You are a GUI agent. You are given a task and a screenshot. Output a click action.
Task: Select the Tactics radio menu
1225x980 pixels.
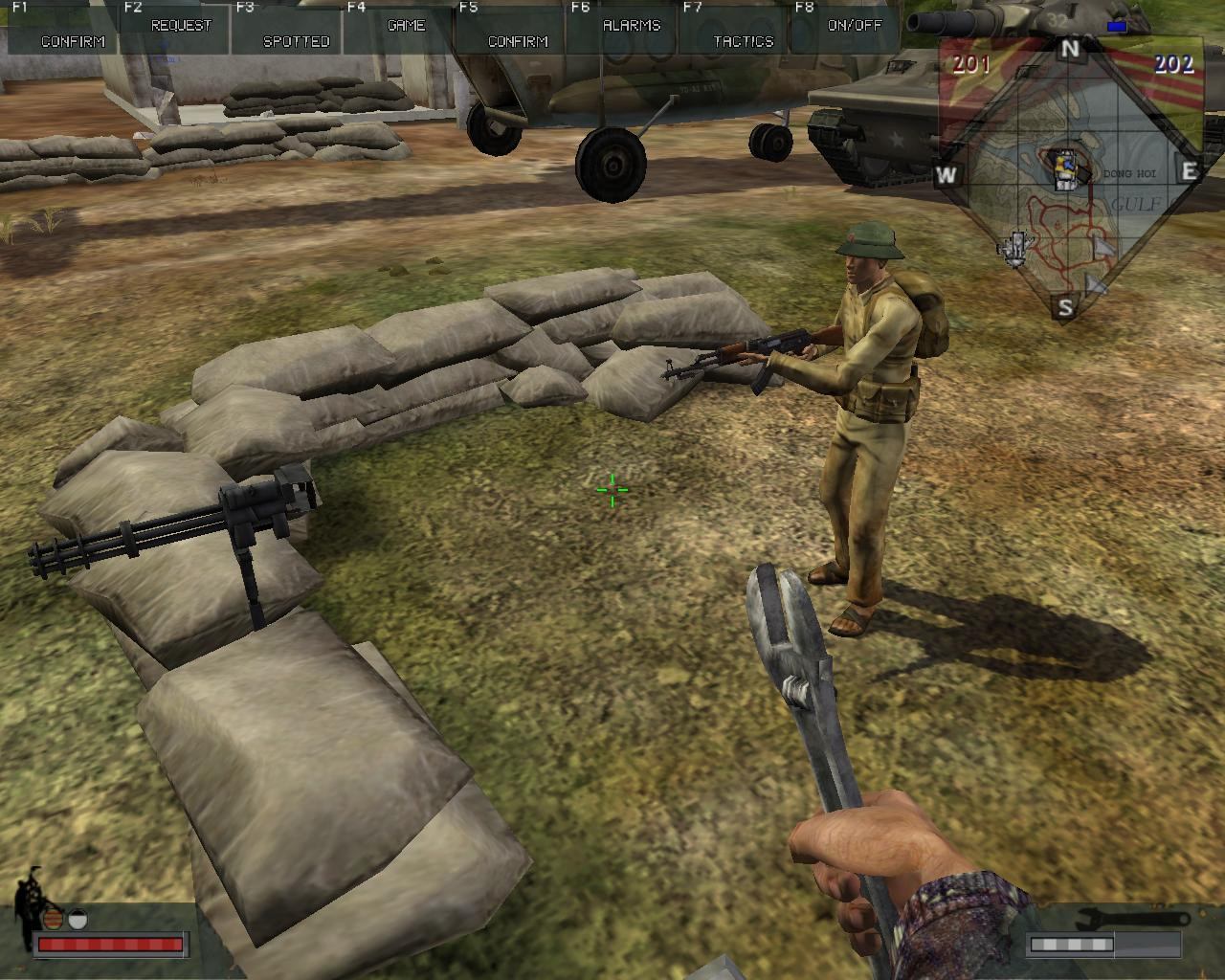click(x=743, y=41)
